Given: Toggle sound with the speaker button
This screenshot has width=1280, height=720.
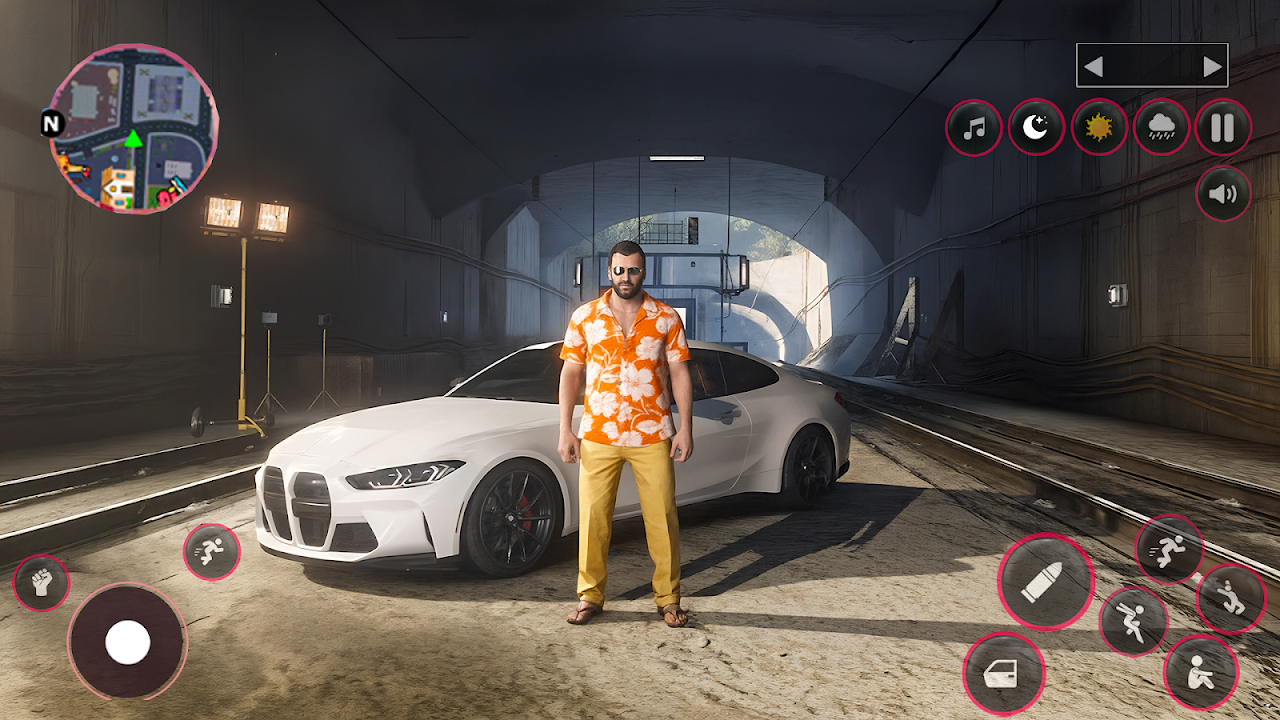Looking at the screenshot, I should point(1223,193).
